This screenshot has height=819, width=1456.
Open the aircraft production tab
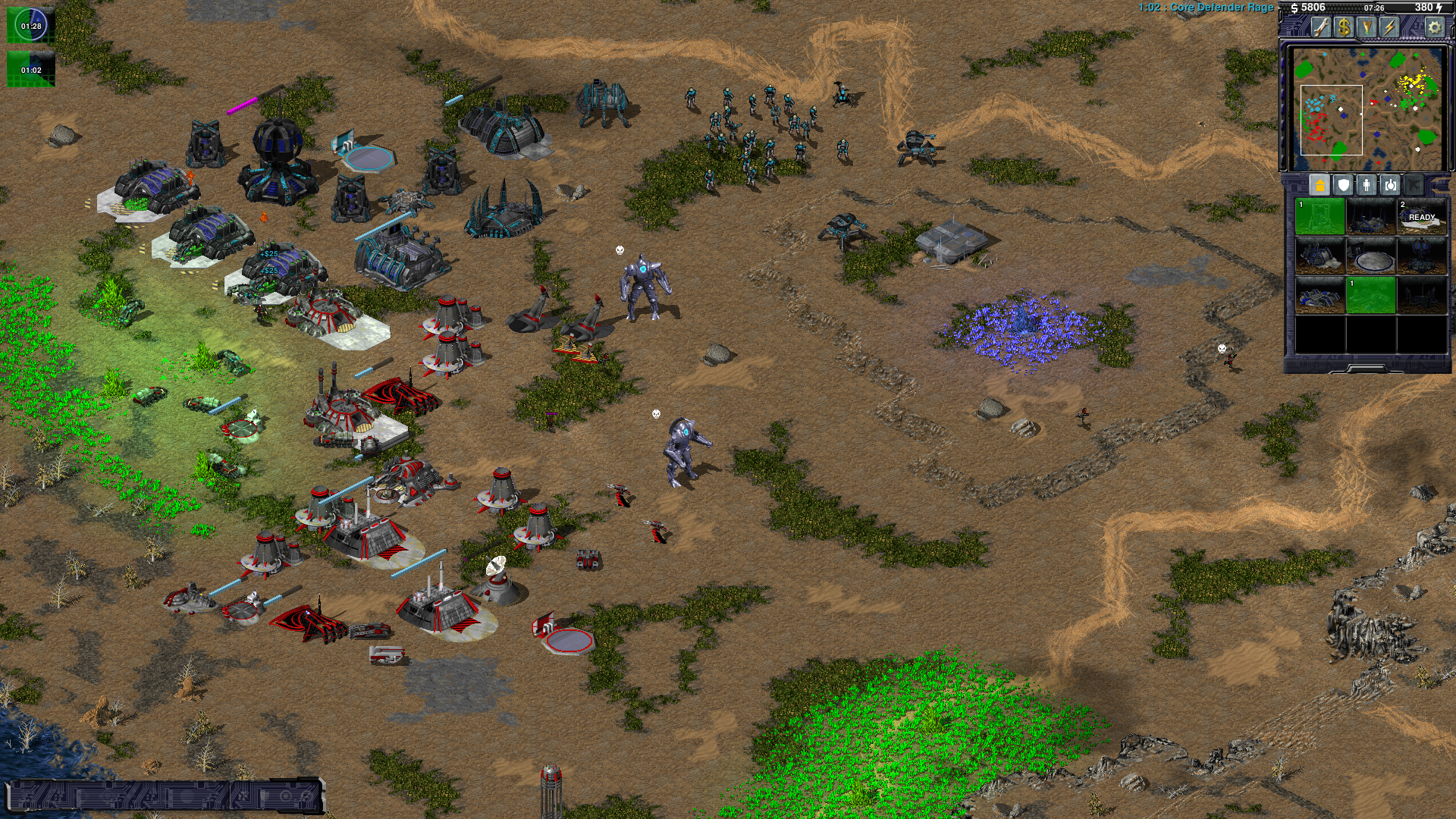point(1414,185)
